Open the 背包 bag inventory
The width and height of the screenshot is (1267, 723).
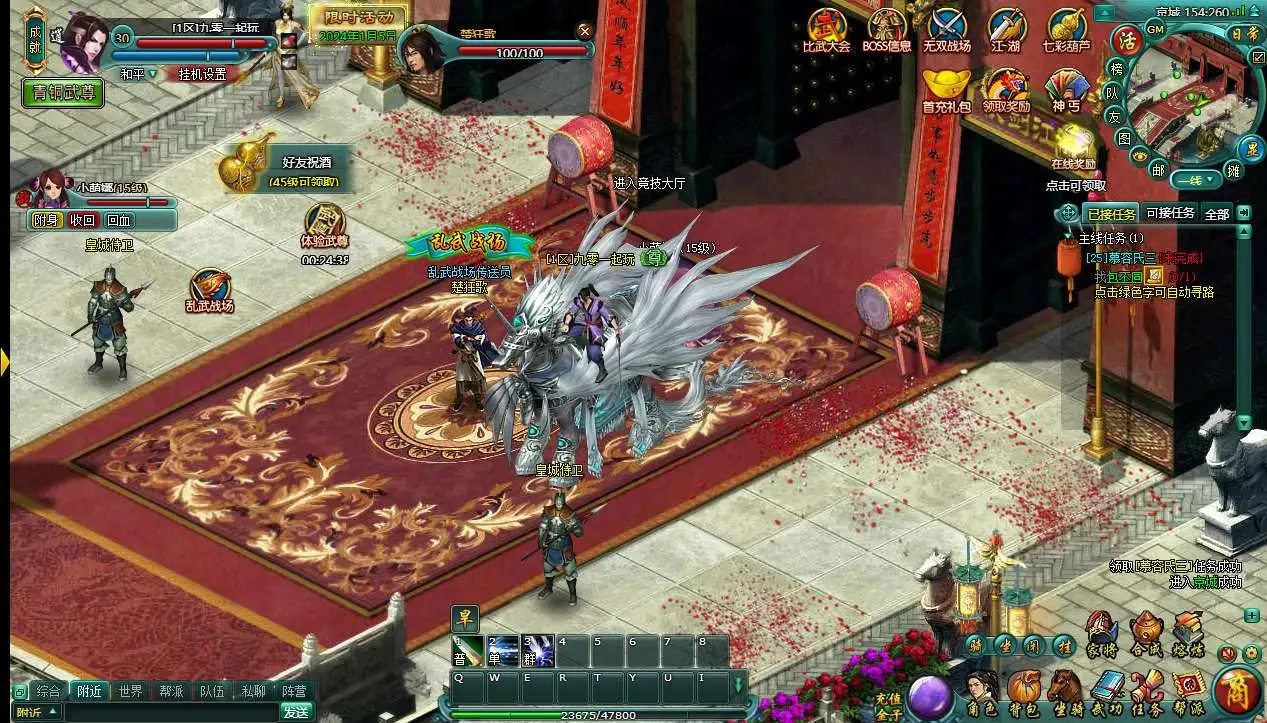click(1024, 690)
